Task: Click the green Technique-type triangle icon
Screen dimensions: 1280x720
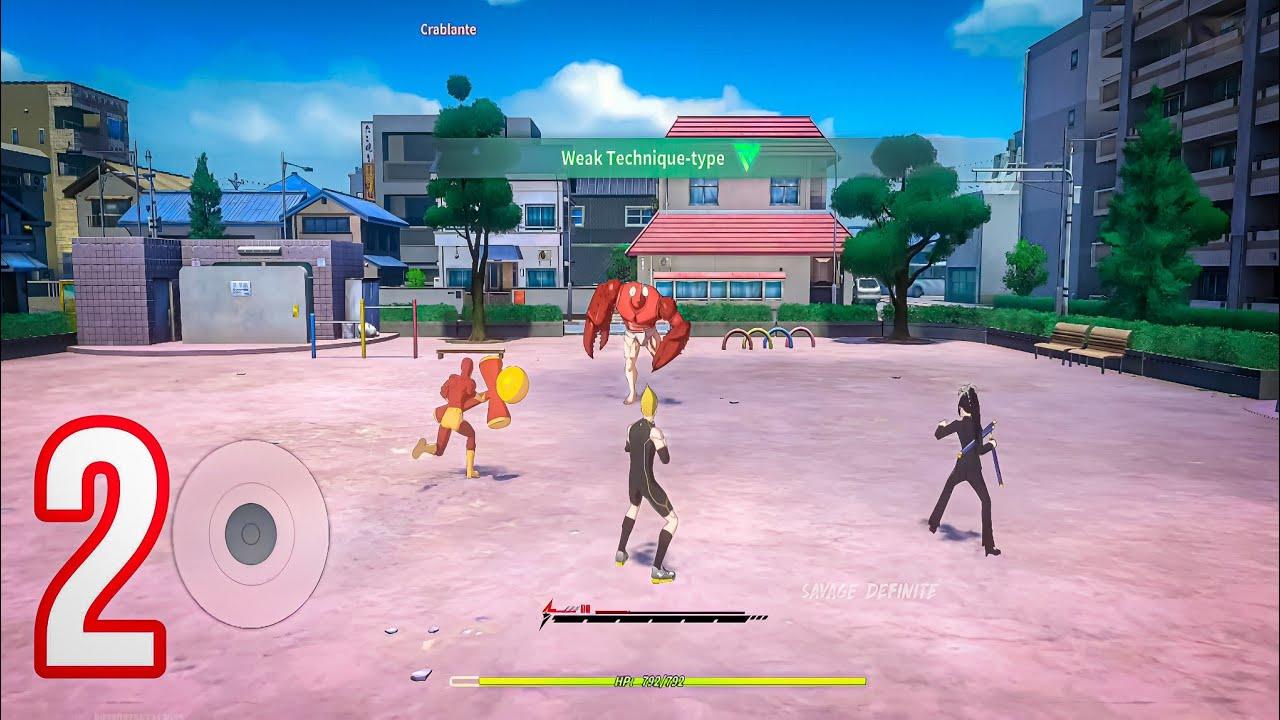Action: click(746, 157)
